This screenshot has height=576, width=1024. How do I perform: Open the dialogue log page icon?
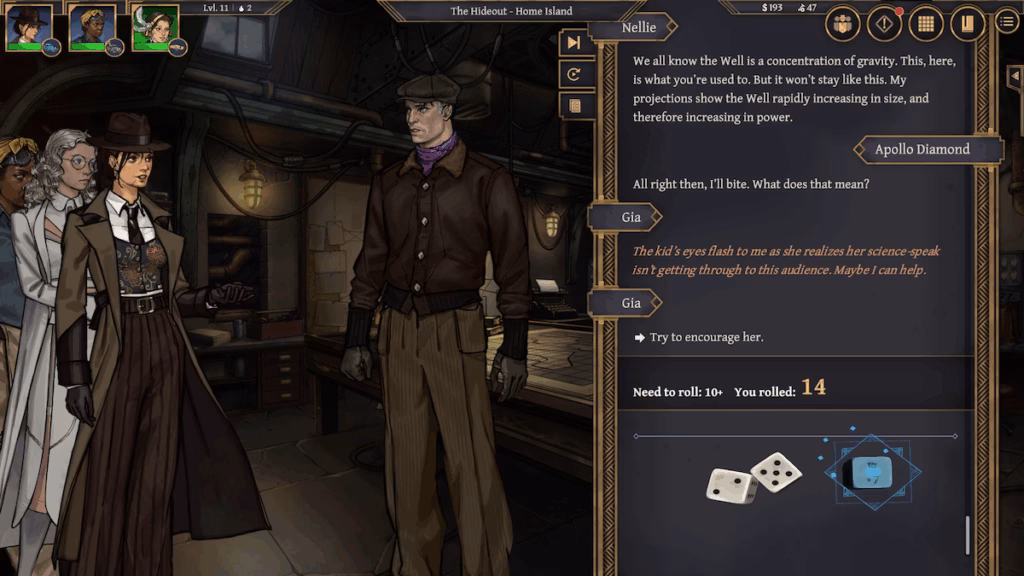click(x=574, y=105)
